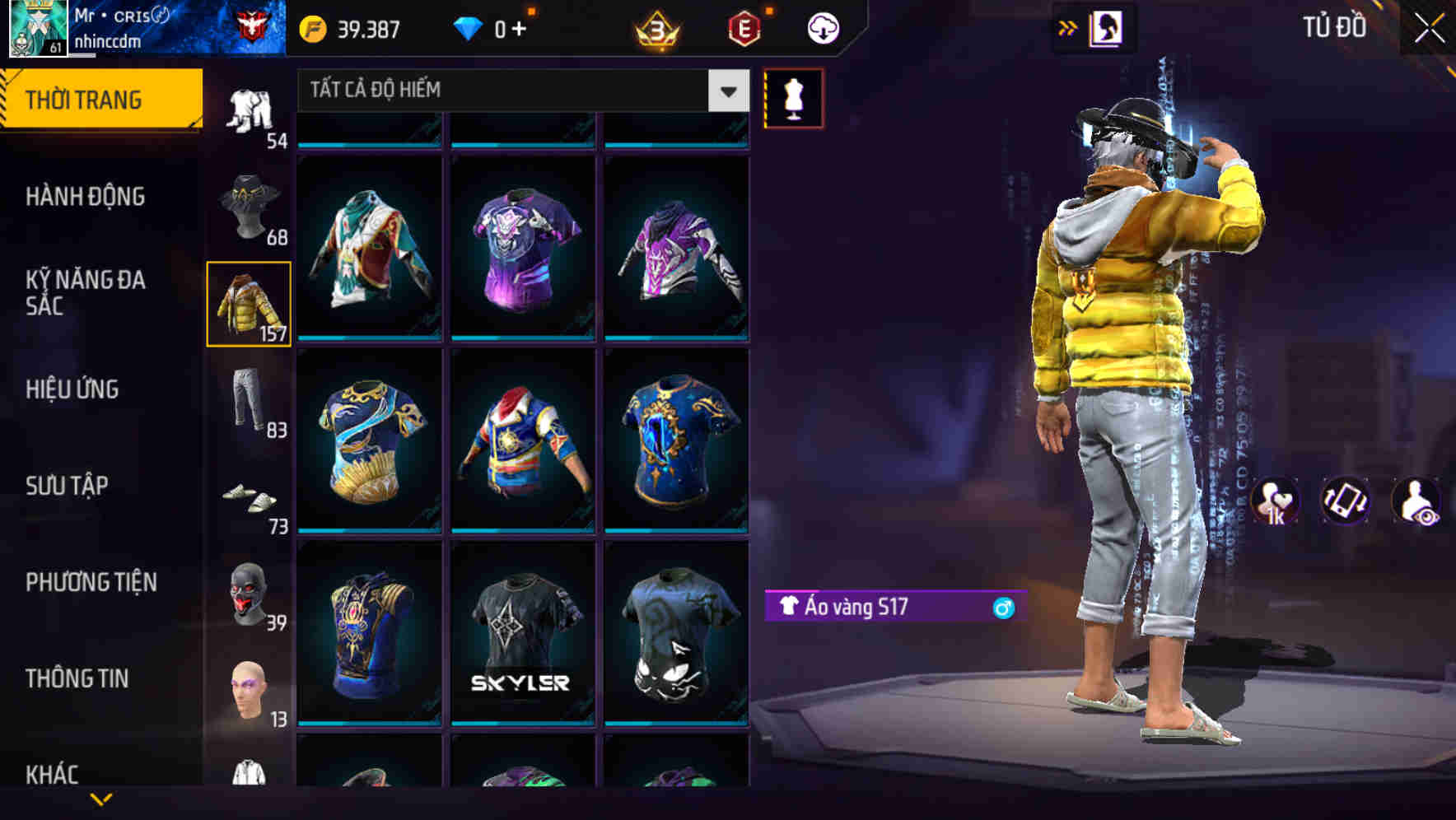The image size is (1456, 820).
Task: Switch to the HÀNH ĐỘNG tab
Action: click(84, 197)
